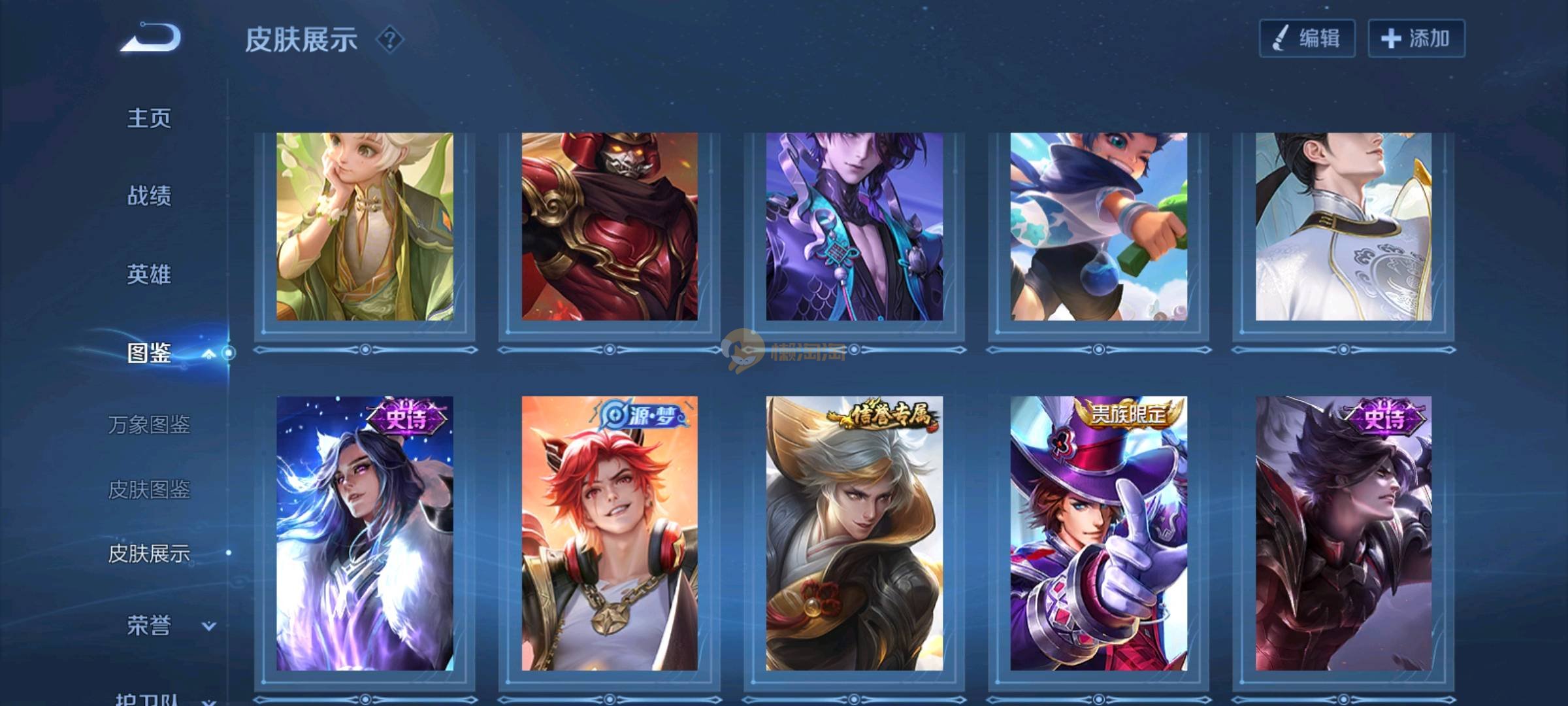
Task: Switch to the 主页 tab
Action: 149,118
